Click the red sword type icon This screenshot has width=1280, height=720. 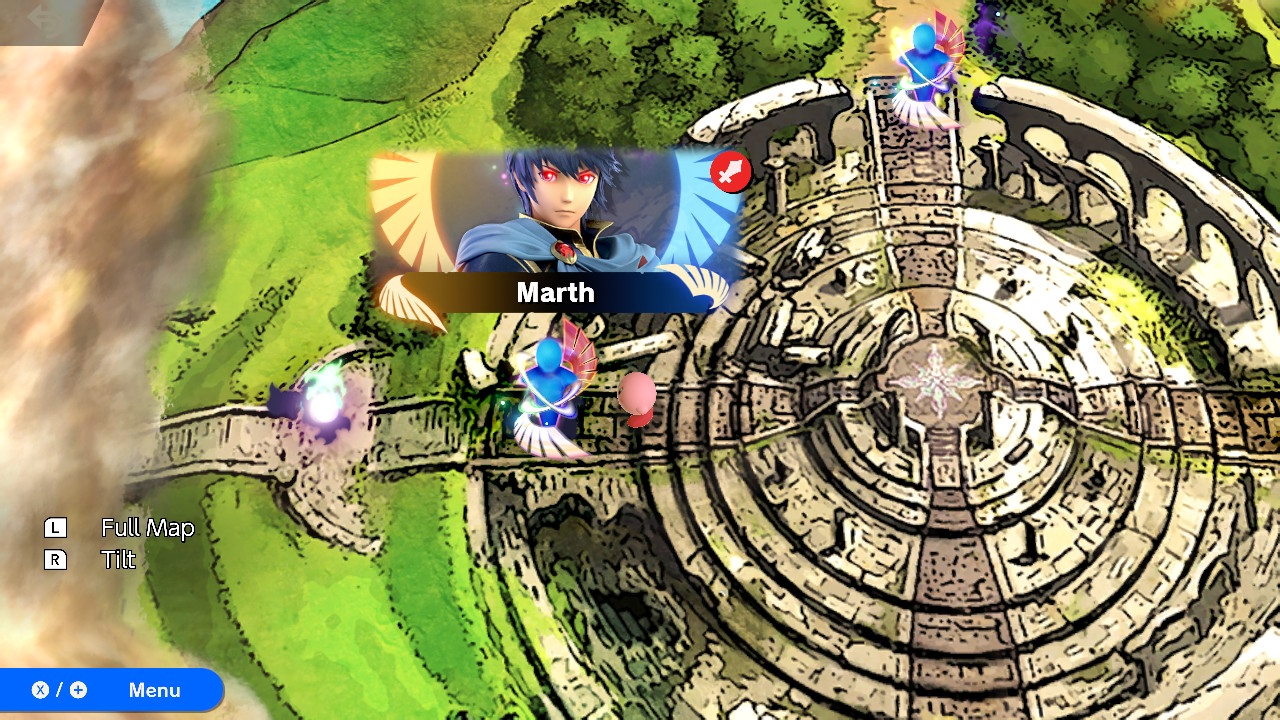[x=731, y=172]
